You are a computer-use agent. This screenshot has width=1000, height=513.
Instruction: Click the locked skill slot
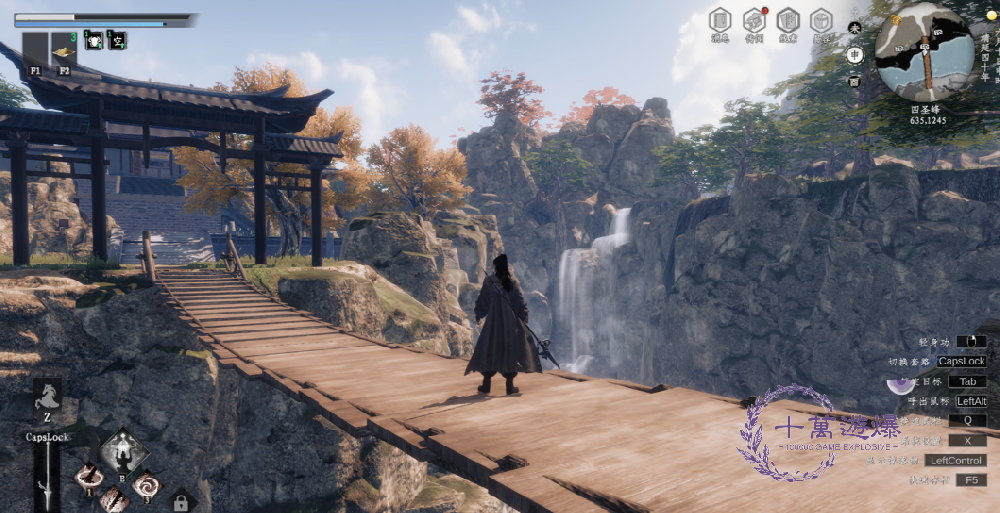tap(181, 501)
